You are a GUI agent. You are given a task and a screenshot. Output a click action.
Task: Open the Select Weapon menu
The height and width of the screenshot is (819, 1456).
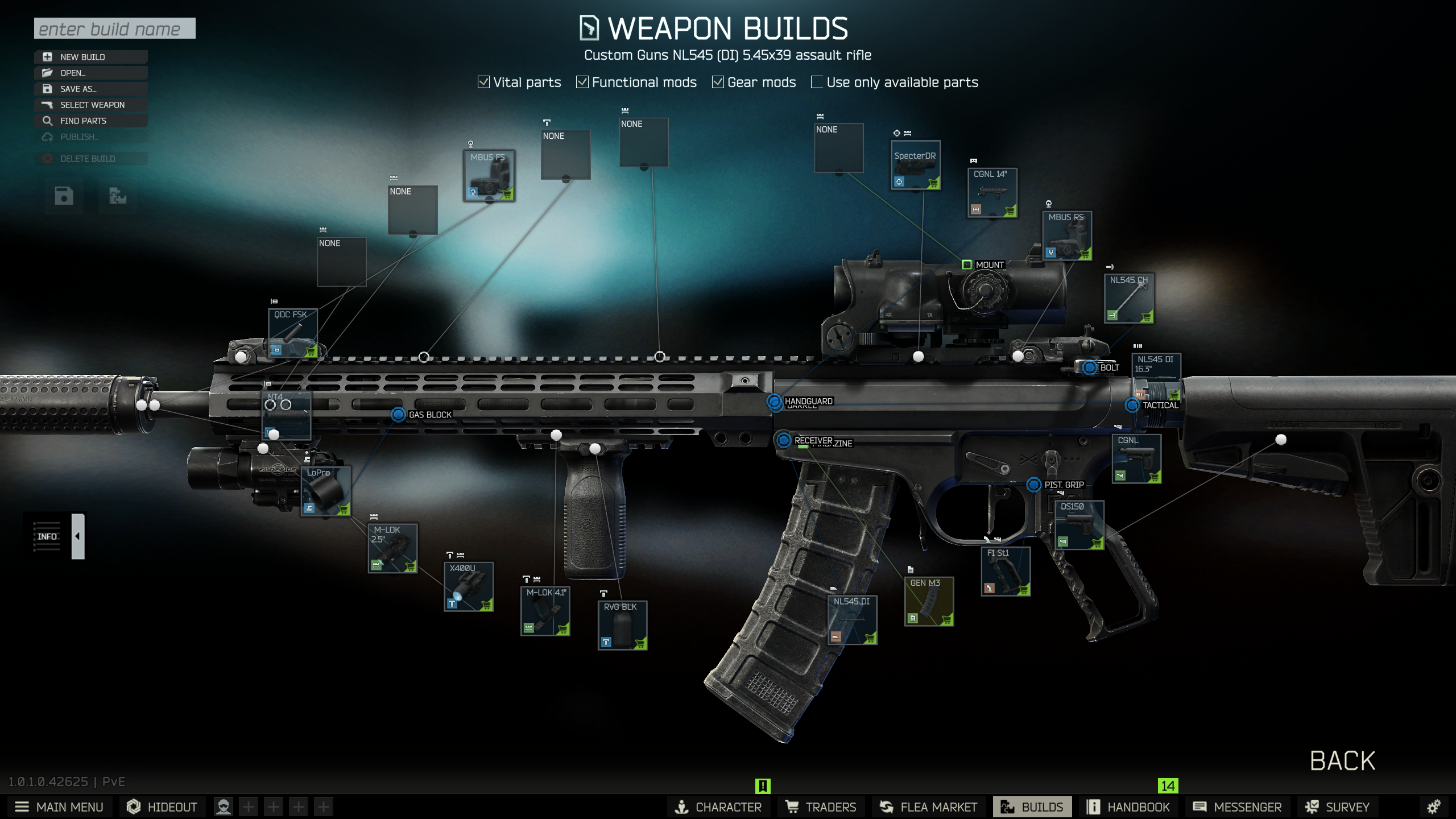[91, 105]
